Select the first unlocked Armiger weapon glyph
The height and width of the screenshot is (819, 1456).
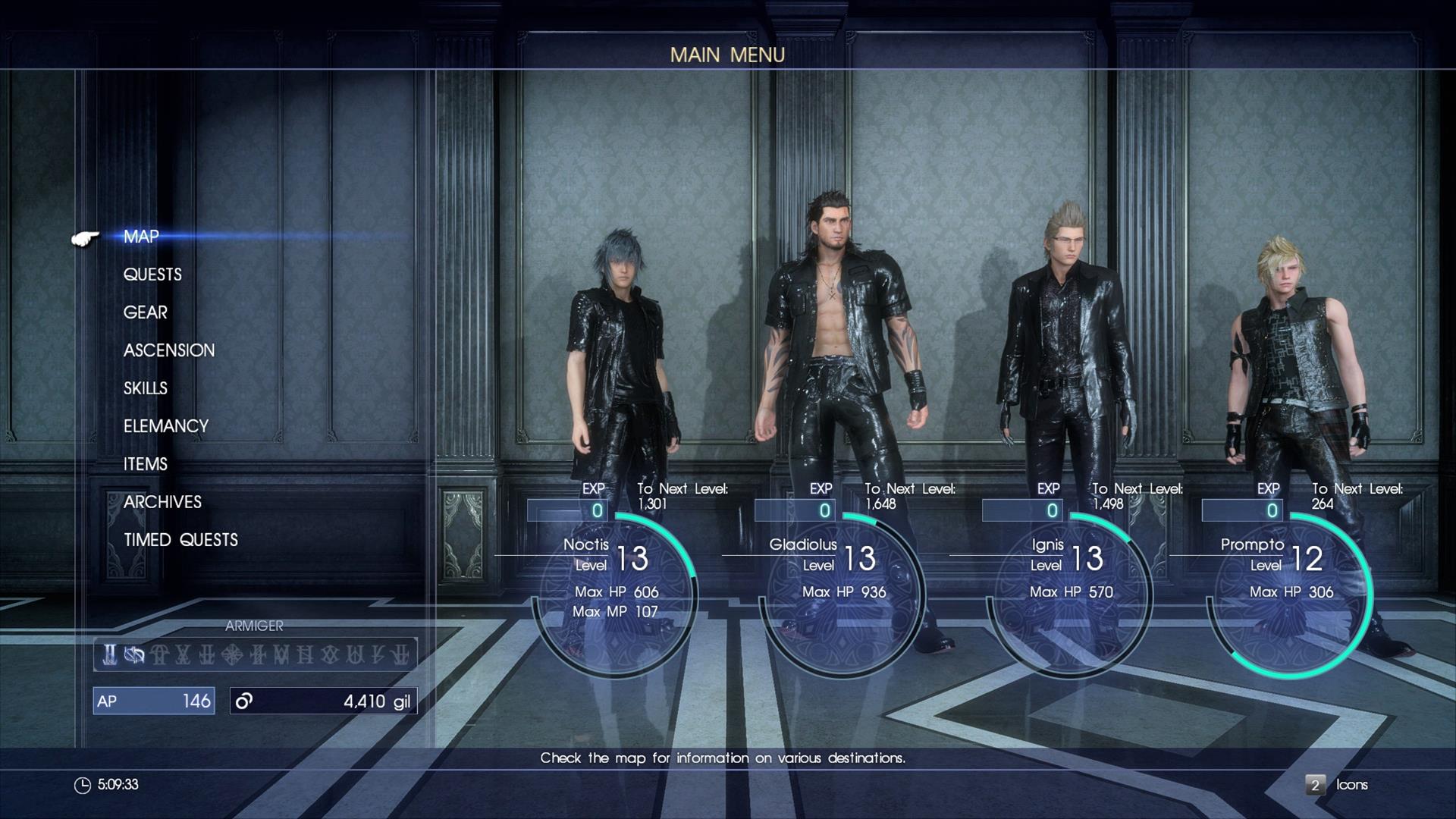[109, 654]
